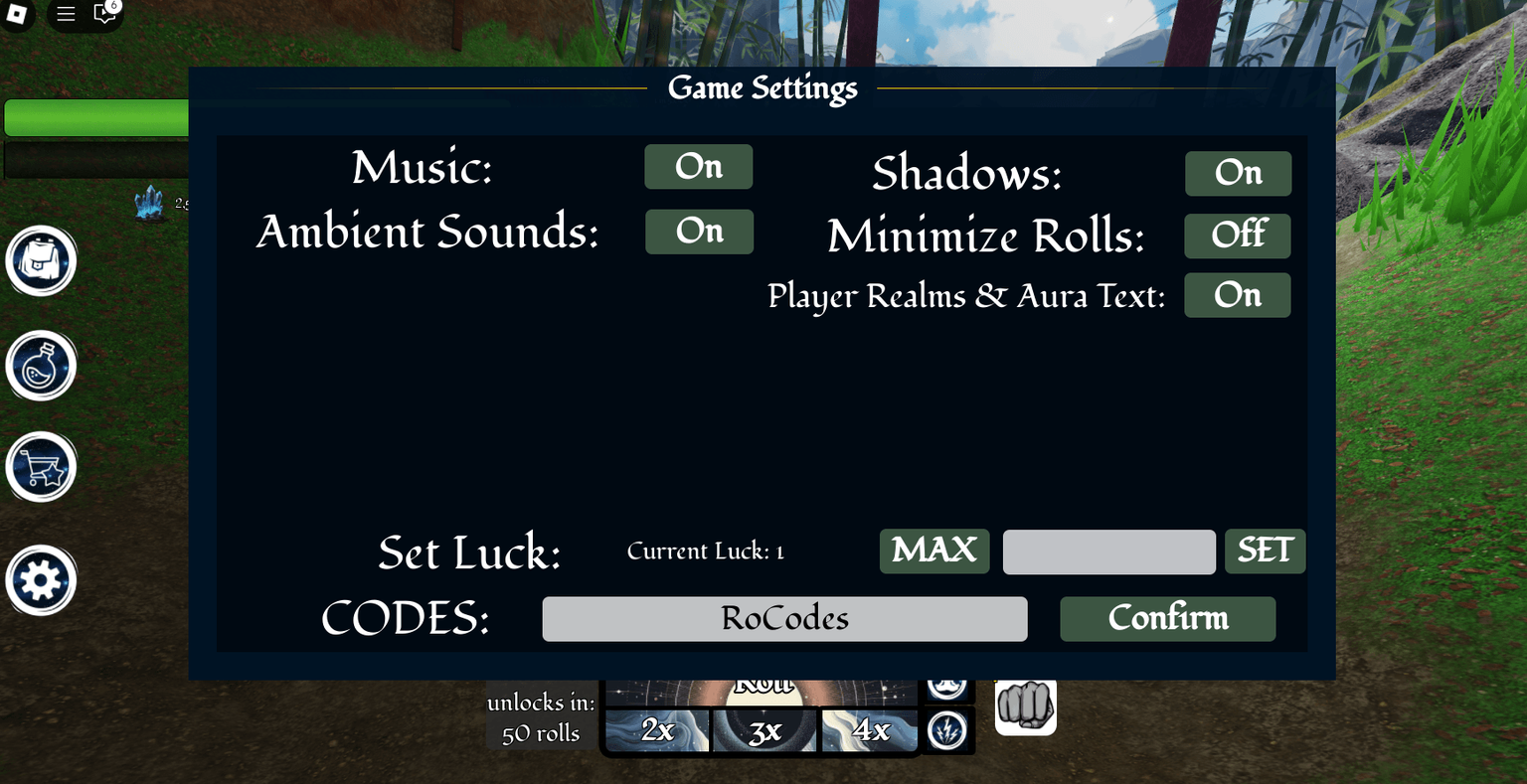1527x784 pixels.
Task: Select the fist punch icon
Action: click(1025, 706)
